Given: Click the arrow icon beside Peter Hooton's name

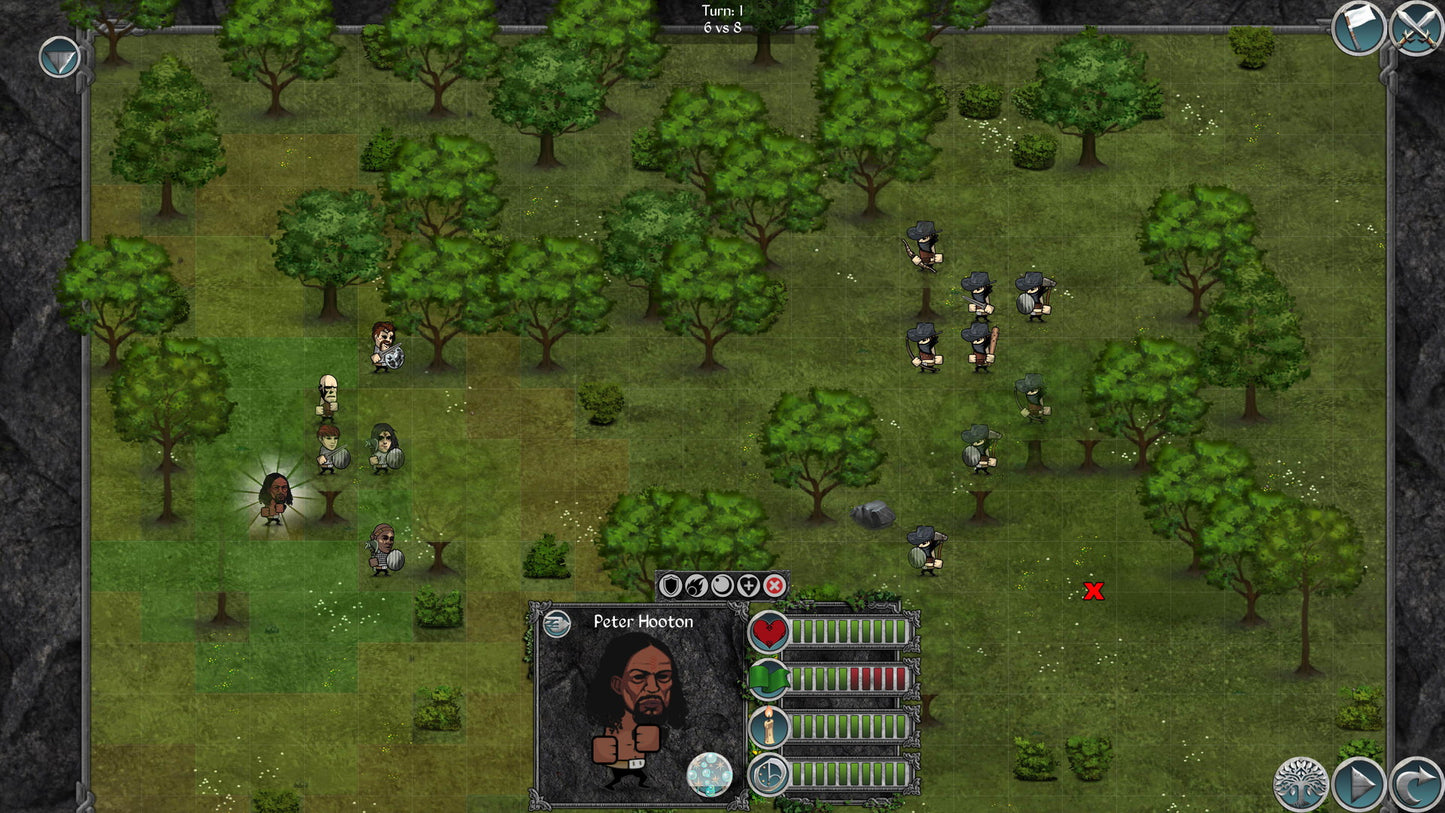Looking at the screenshot, I should [557, 624].
